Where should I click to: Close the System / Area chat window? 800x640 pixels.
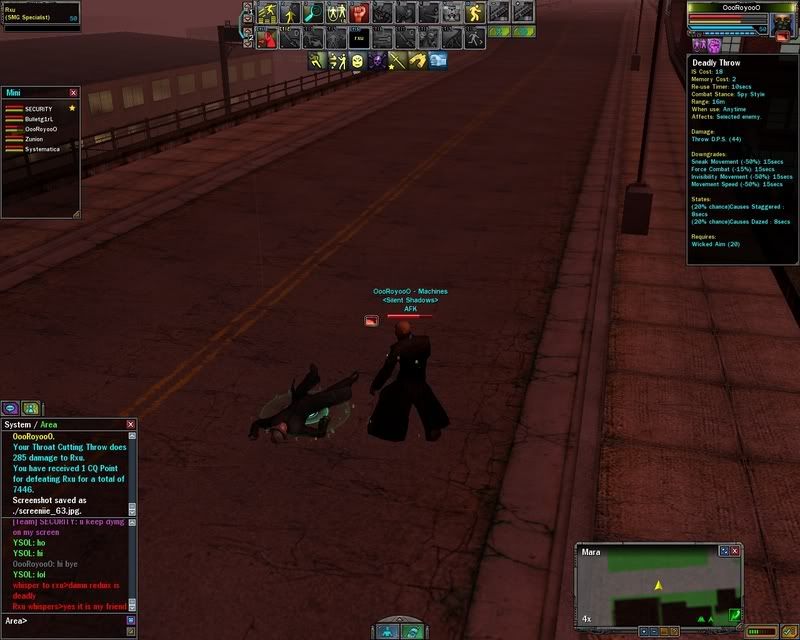pos(131,425)
